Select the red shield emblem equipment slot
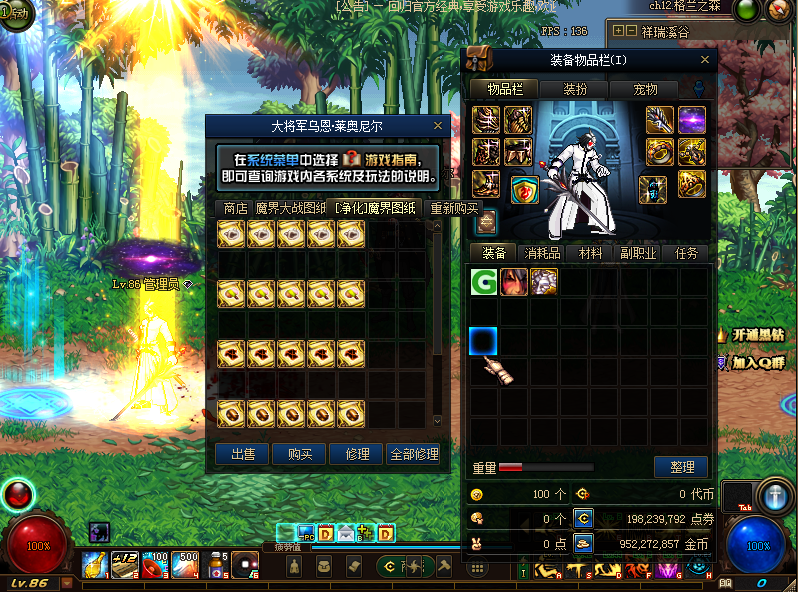The image size is (798, 592). click(524, 190)
